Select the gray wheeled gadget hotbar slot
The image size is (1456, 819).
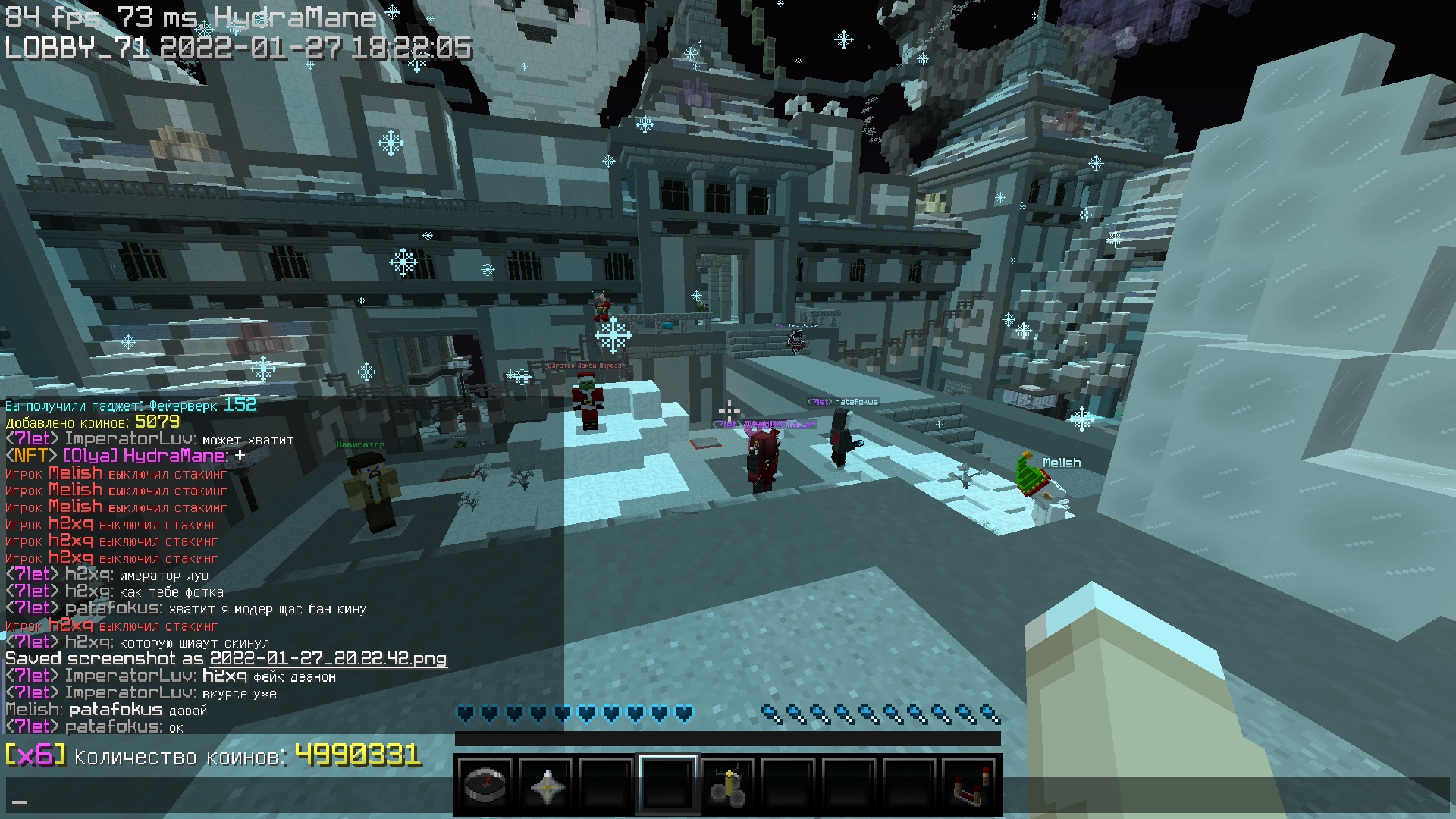pyautogui.click(x=728, y=786)
